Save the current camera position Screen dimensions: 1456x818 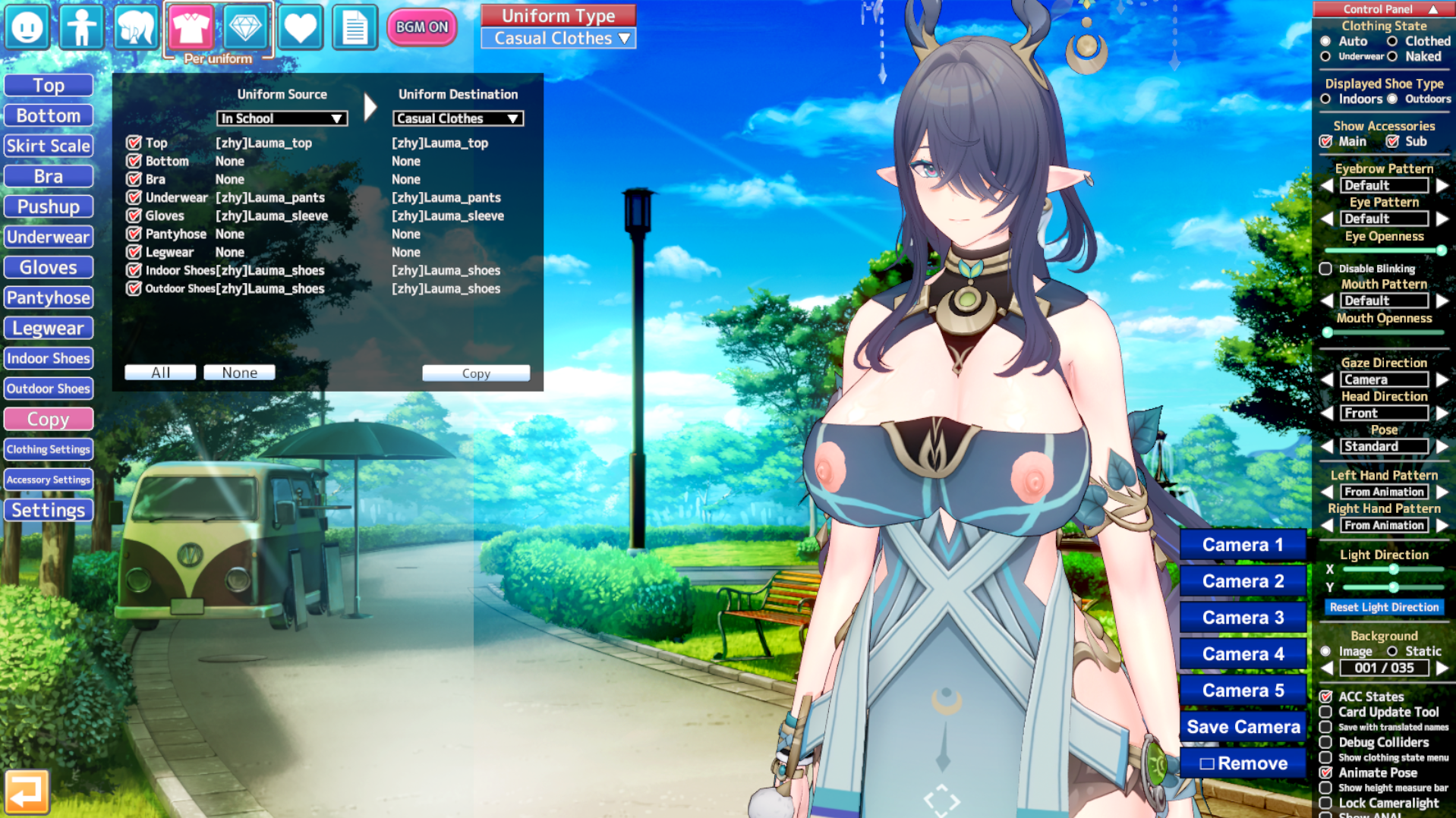coord(1243,727)
